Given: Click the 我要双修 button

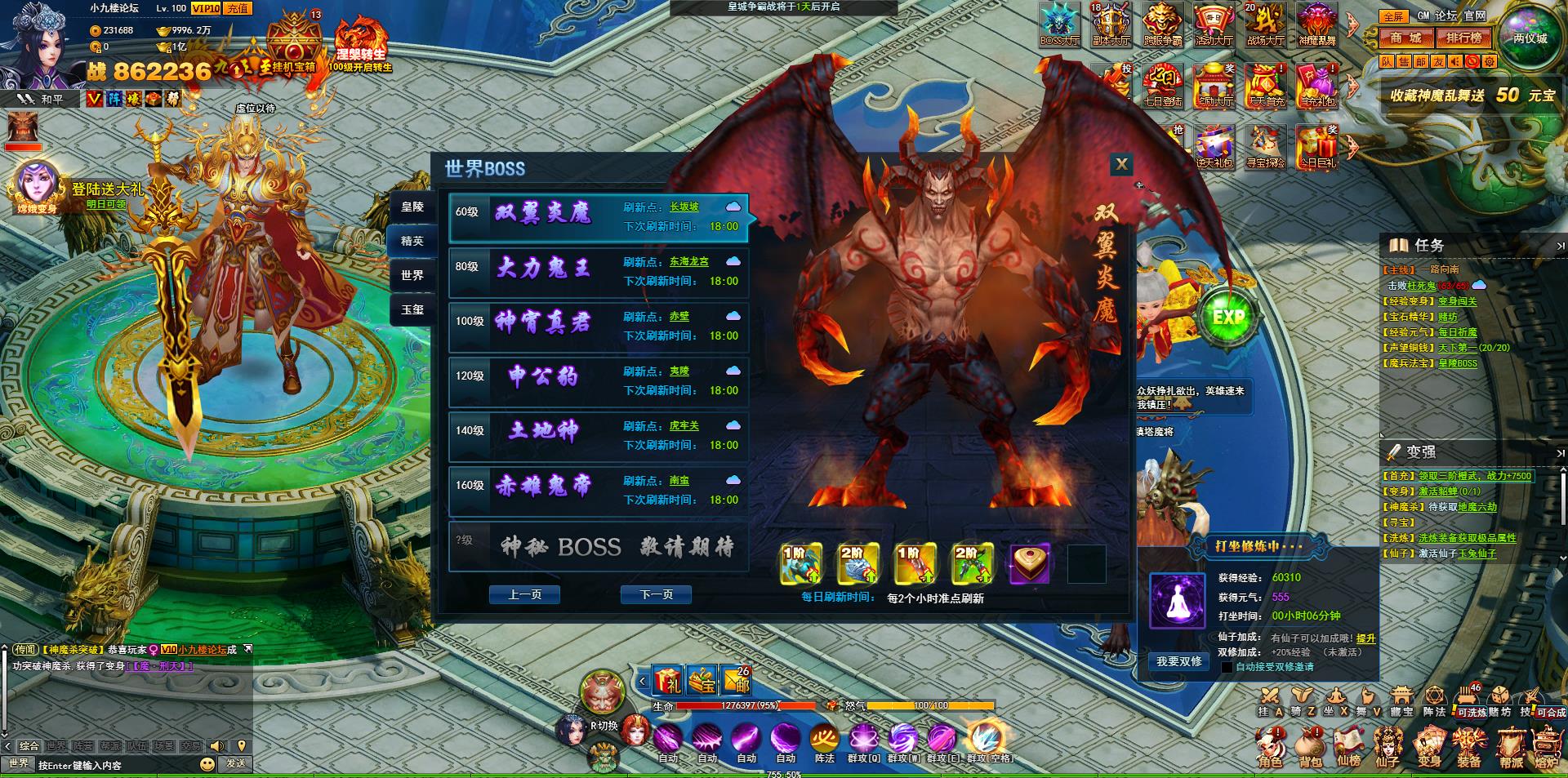Looking at the screenshot, I should coord(1178,661).
